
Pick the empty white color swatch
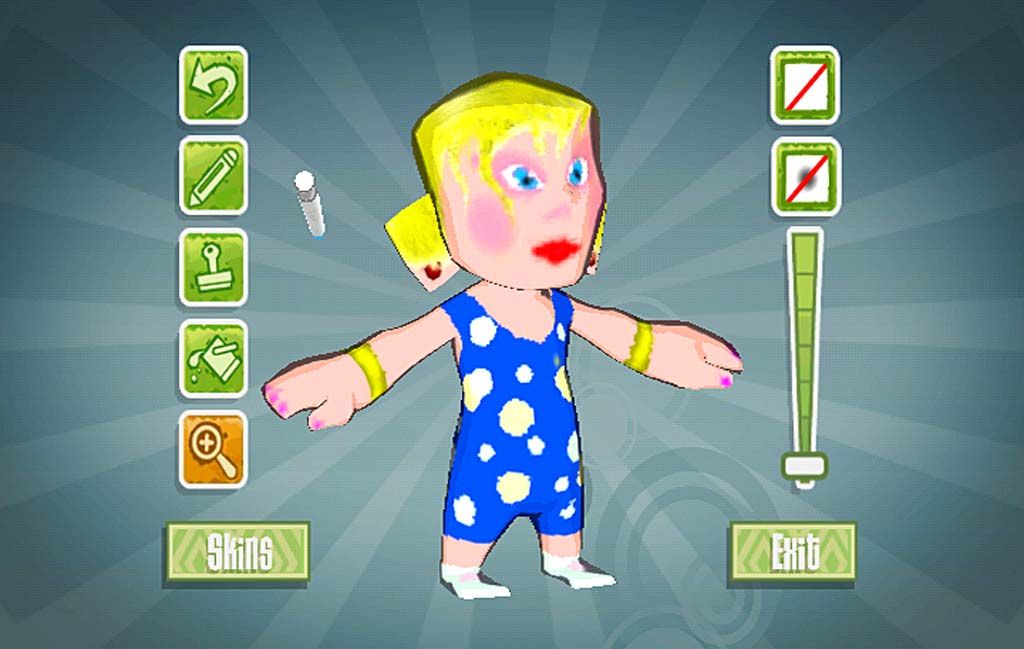(804, 85)
